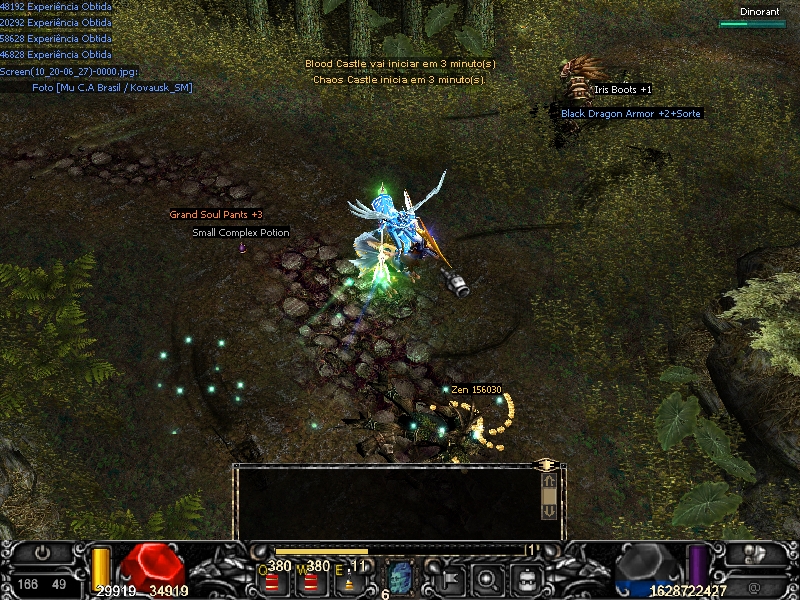This screenshot has width=800, height=600.
Task: Use the red potion in the W slot
Action: [311, 580]
